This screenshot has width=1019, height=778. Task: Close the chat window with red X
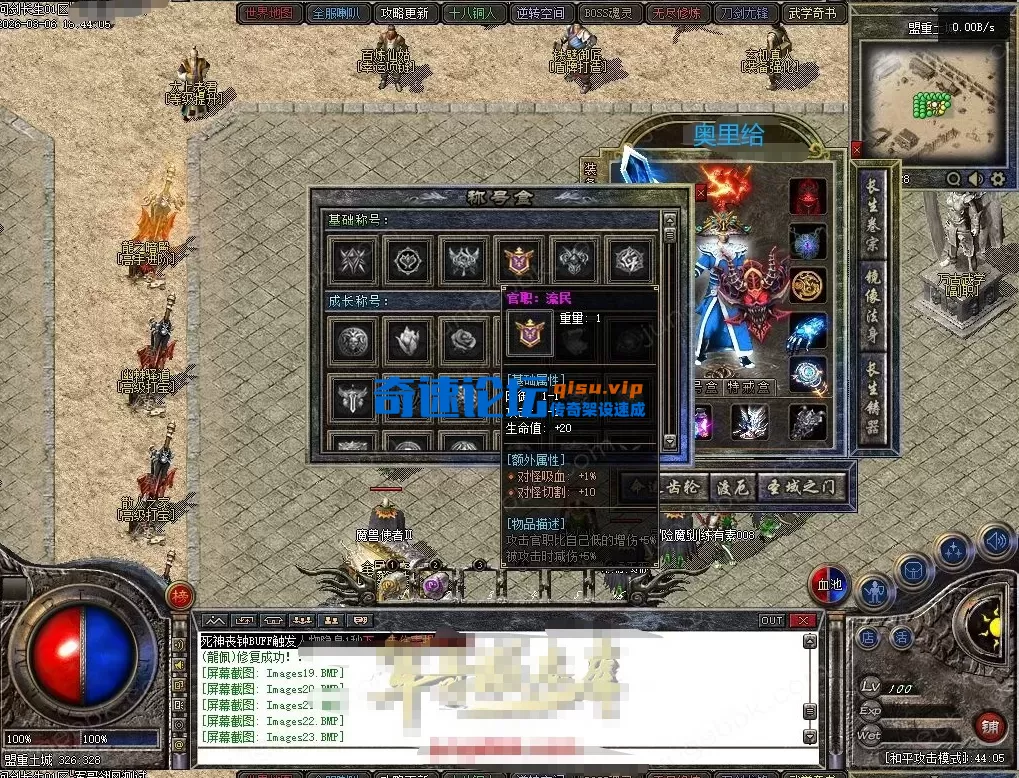[802, 620]
